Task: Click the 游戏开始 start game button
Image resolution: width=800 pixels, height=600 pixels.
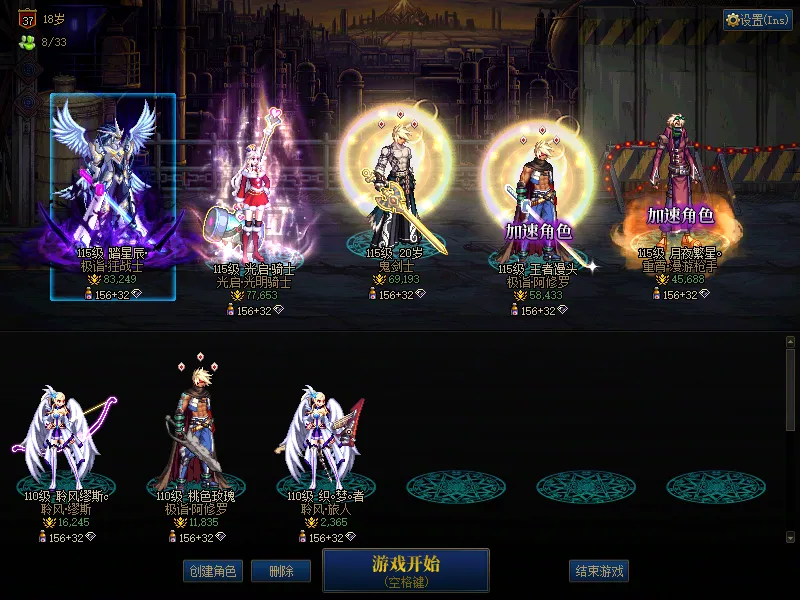Action: (x=405, y=570)
